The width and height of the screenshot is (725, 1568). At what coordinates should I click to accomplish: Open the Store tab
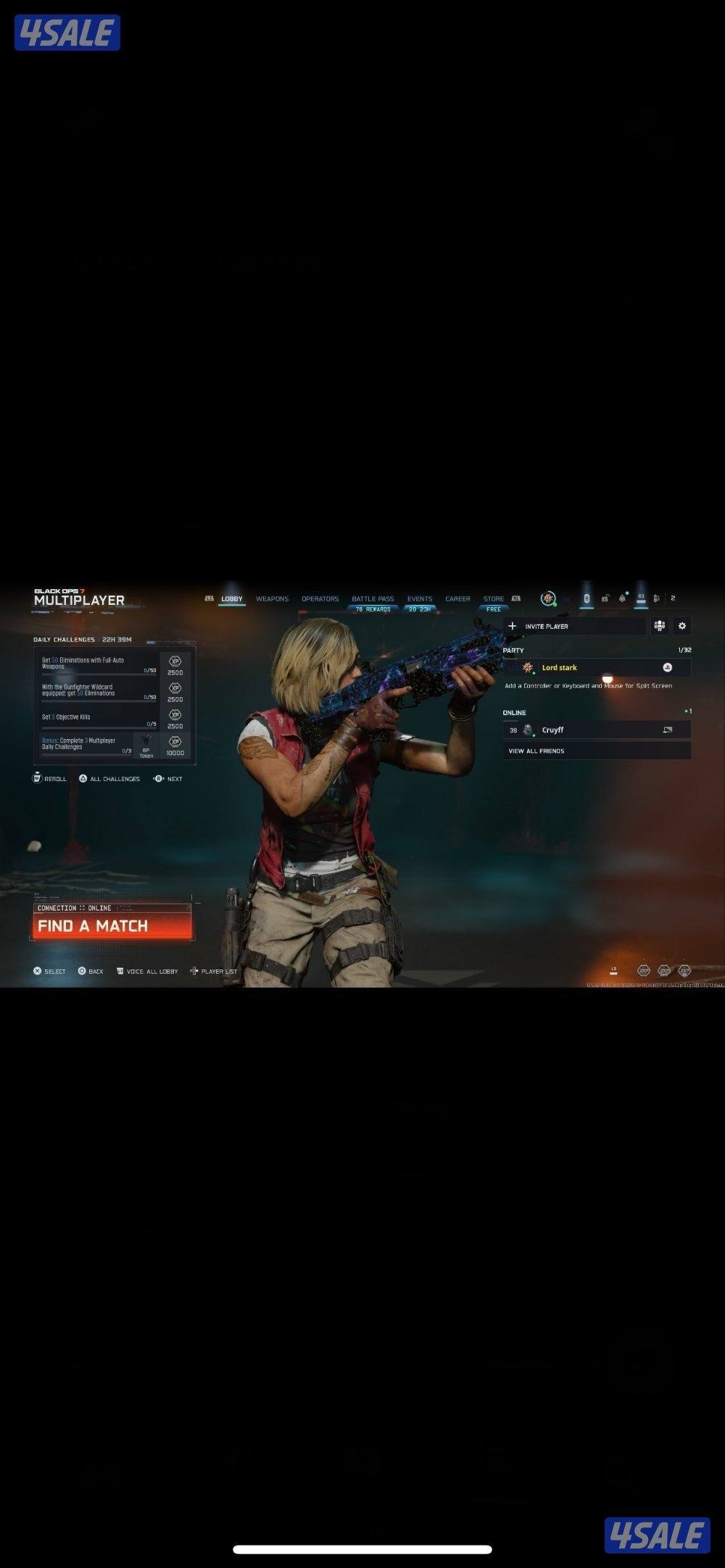pyautogui.click(x=494, y=599)
